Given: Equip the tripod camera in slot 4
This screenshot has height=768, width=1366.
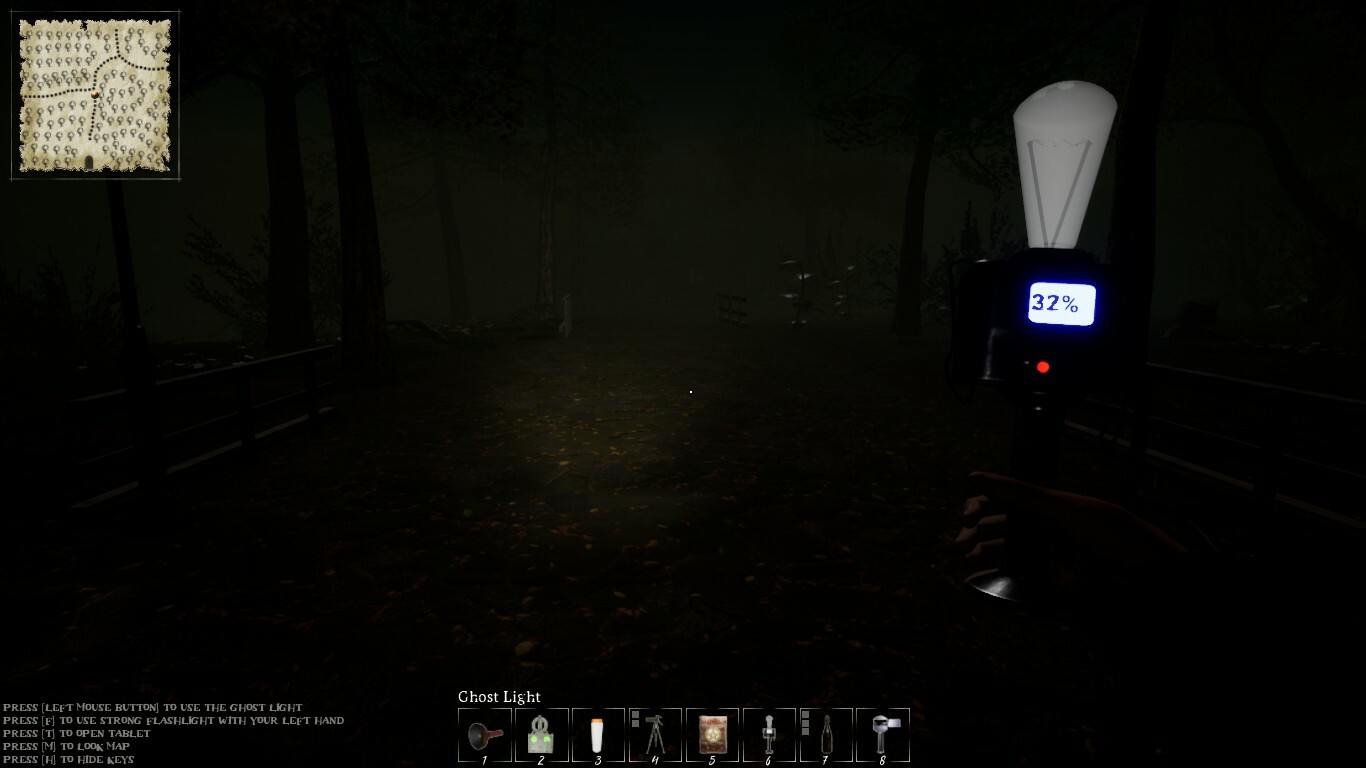Looking at the screenshot, I should pos(657,735).
